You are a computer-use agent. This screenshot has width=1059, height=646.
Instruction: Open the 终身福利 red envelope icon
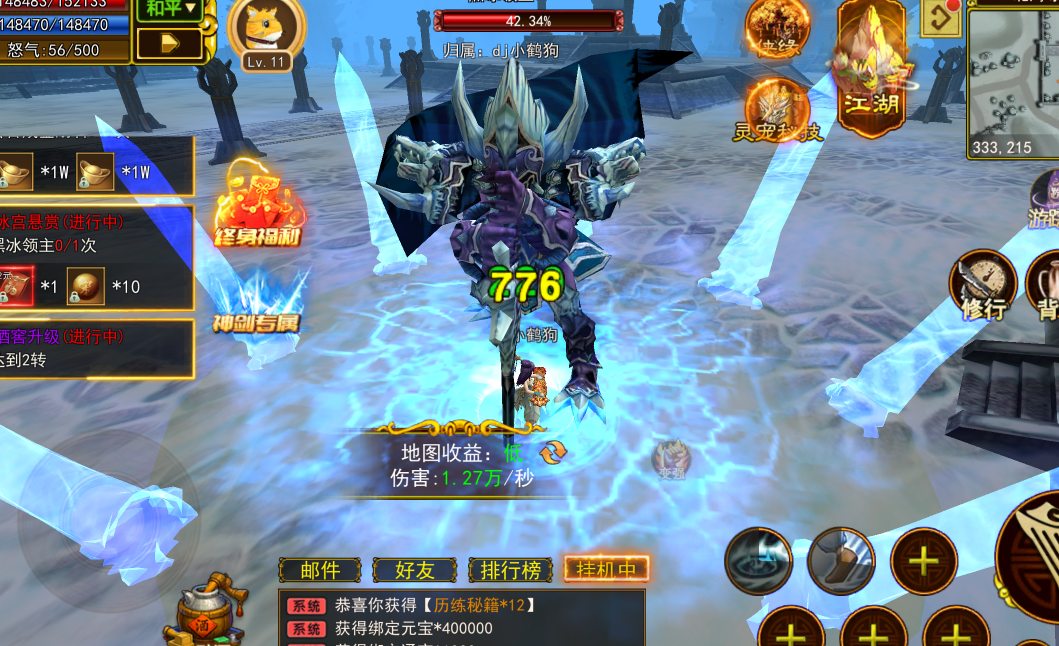tap(257, 205)
